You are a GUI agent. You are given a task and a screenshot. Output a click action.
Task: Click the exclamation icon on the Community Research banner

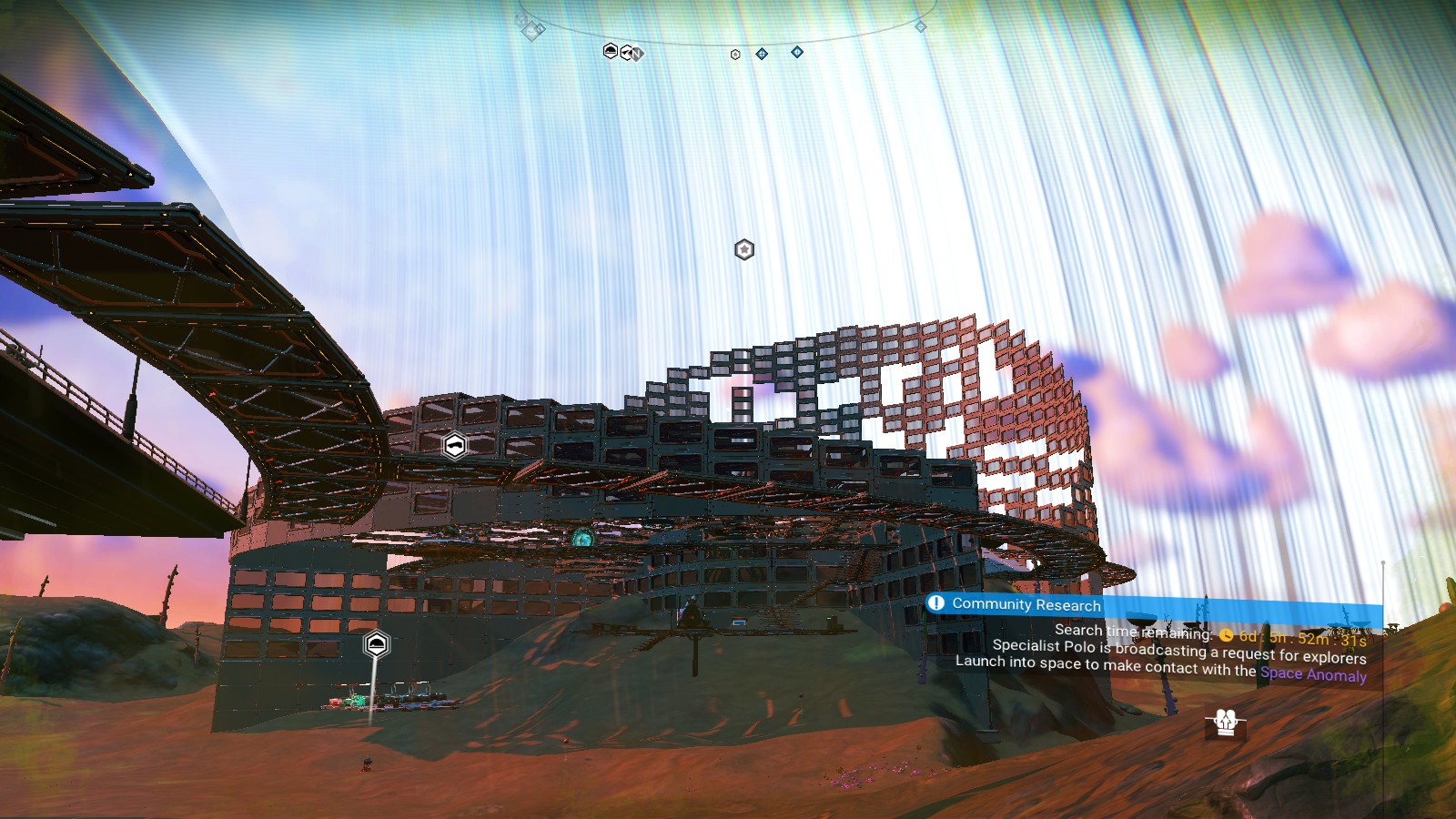935,602
